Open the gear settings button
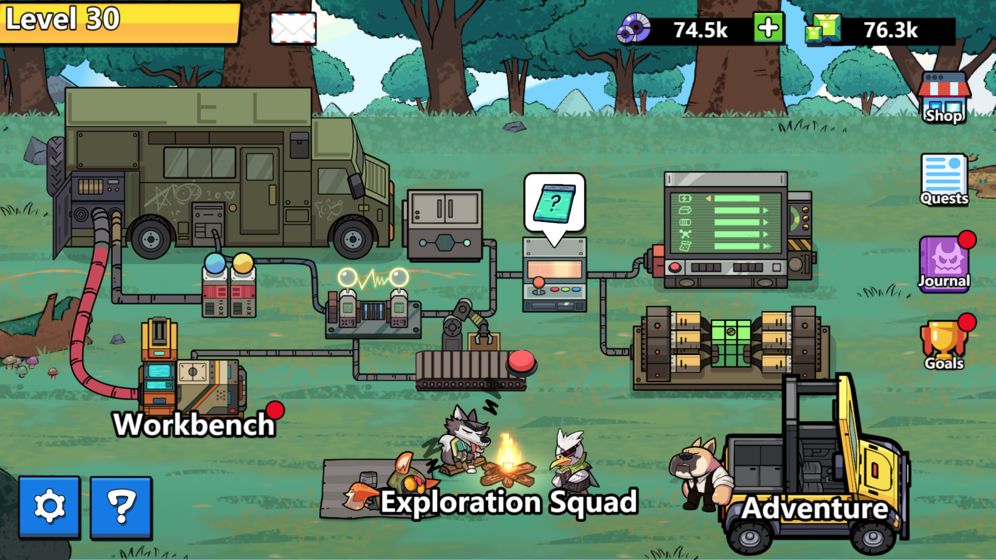 point(49,507)
